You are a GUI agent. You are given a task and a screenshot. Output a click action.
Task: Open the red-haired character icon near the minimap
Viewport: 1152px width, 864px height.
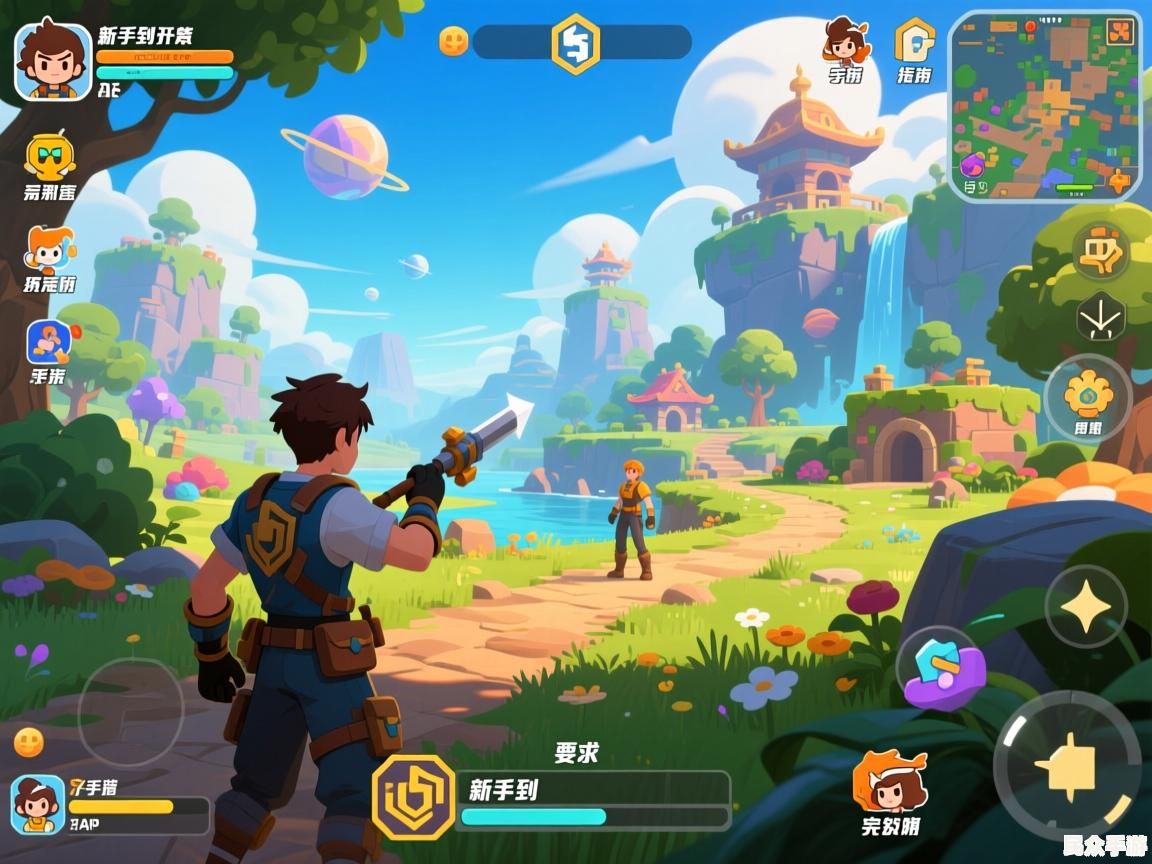pos(845,41)
